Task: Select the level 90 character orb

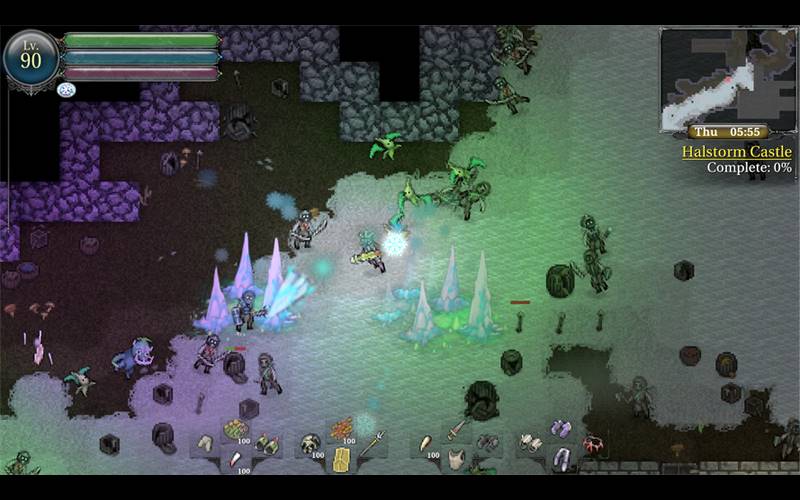Action: point(30,59)
